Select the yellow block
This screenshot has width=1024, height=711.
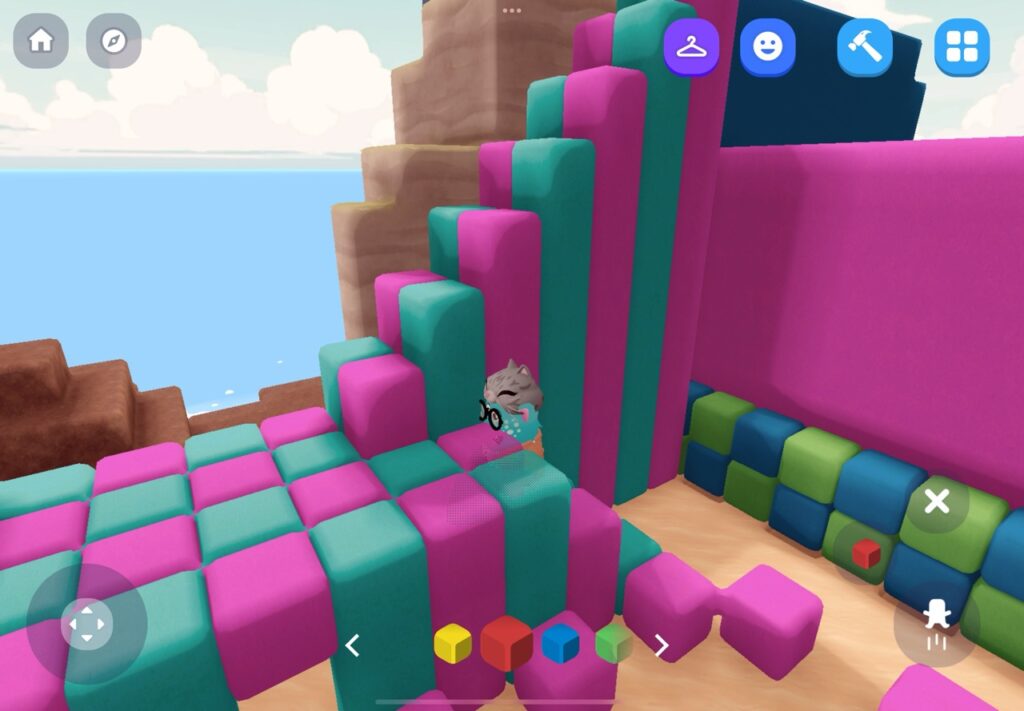click(x=452, y=644)
